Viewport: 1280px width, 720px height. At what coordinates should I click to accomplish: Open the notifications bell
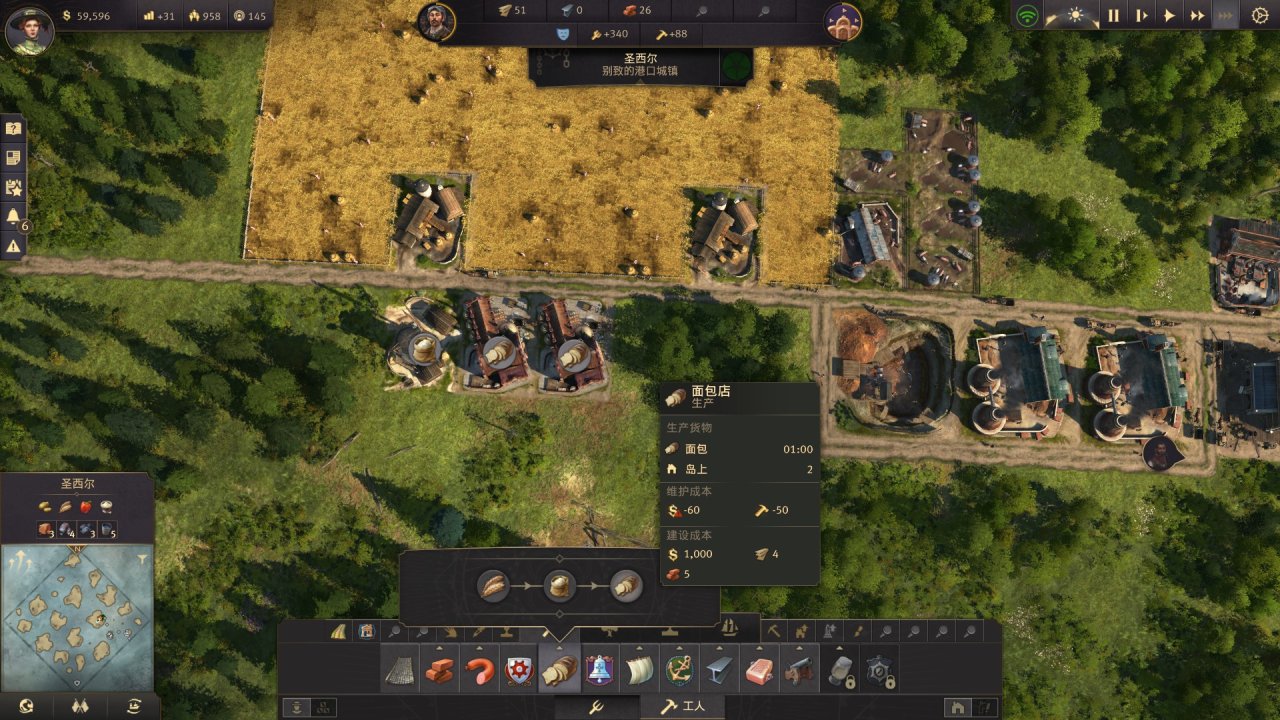[13, 216]
